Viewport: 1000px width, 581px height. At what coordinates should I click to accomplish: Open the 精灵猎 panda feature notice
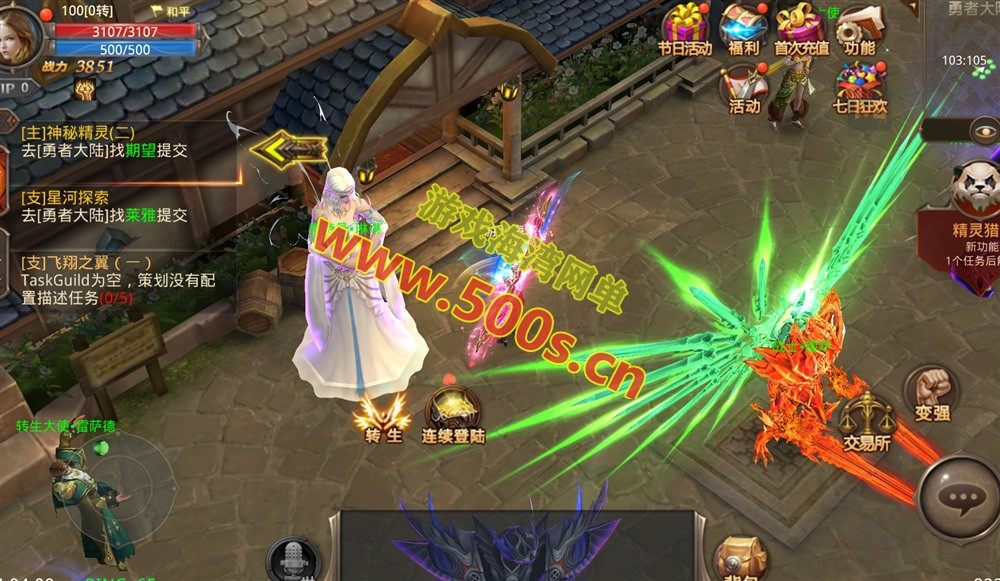973,200
